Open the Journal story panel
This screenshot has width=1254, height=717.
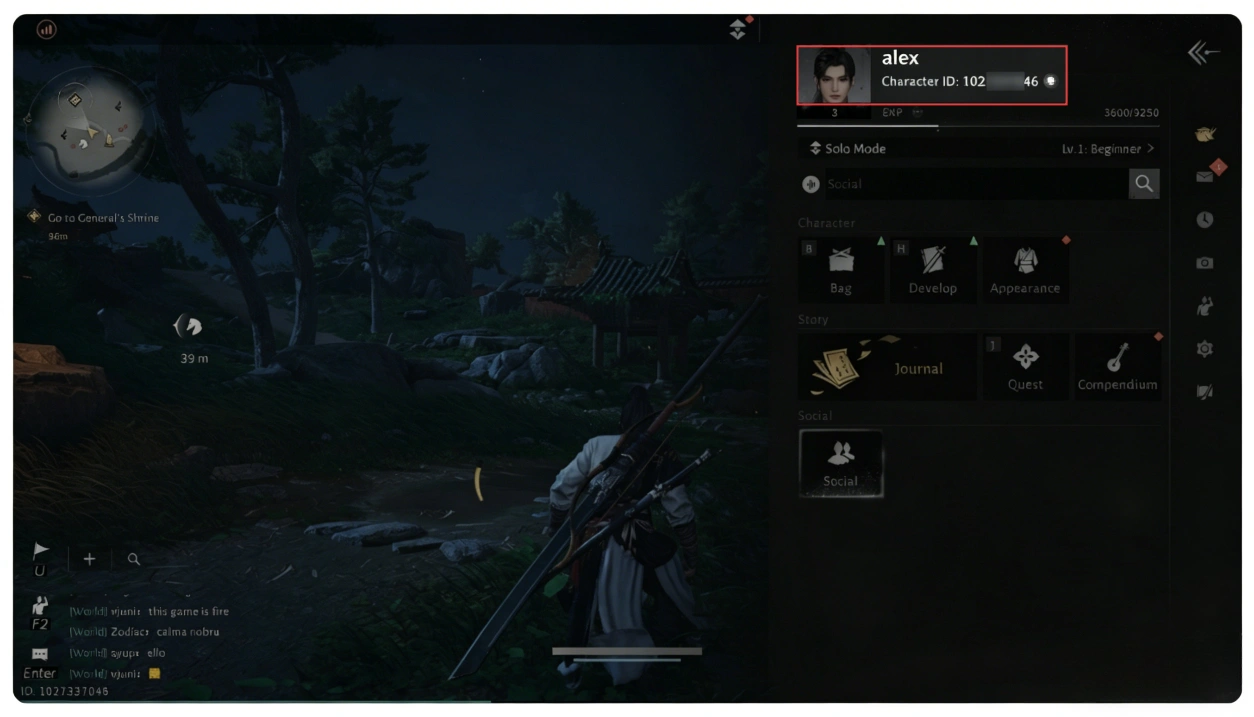pyautogui.click(x=887, y=367)
